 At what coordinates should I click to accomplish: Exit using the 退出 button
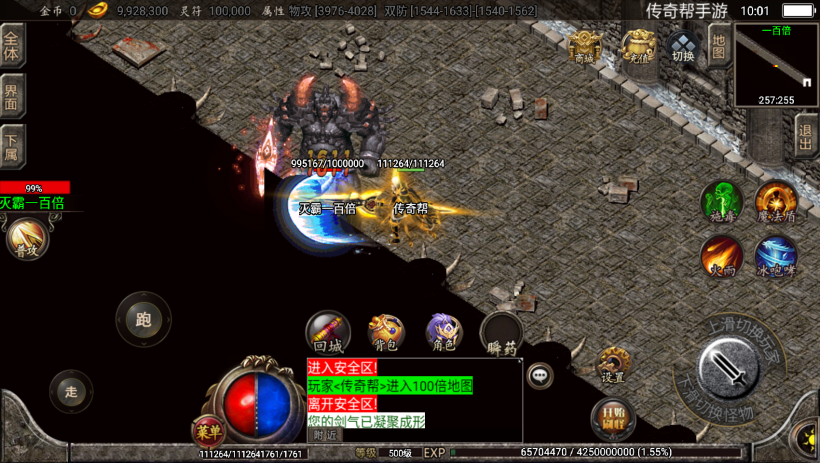click(x=806, y=135)
